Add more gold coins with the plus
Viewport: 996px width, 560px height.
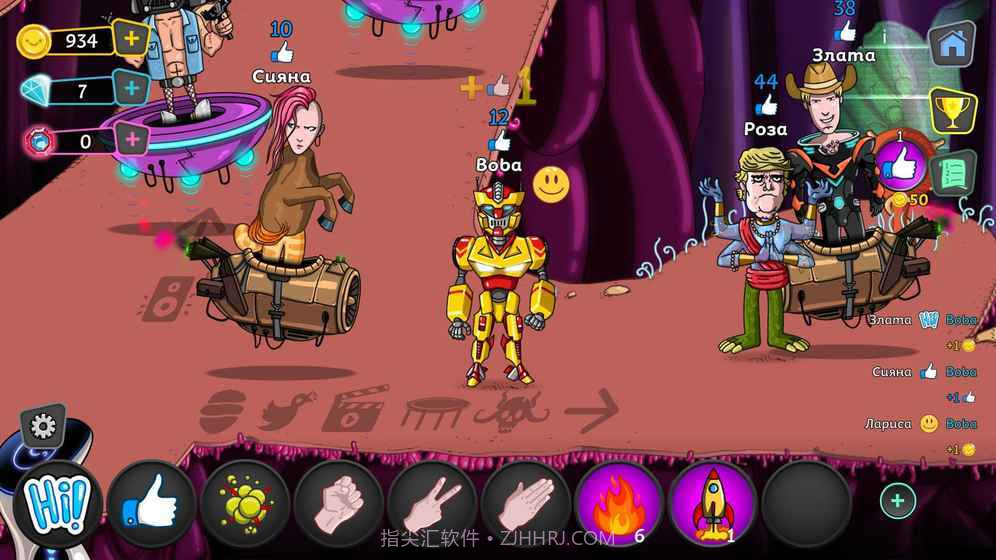(131, 40)
